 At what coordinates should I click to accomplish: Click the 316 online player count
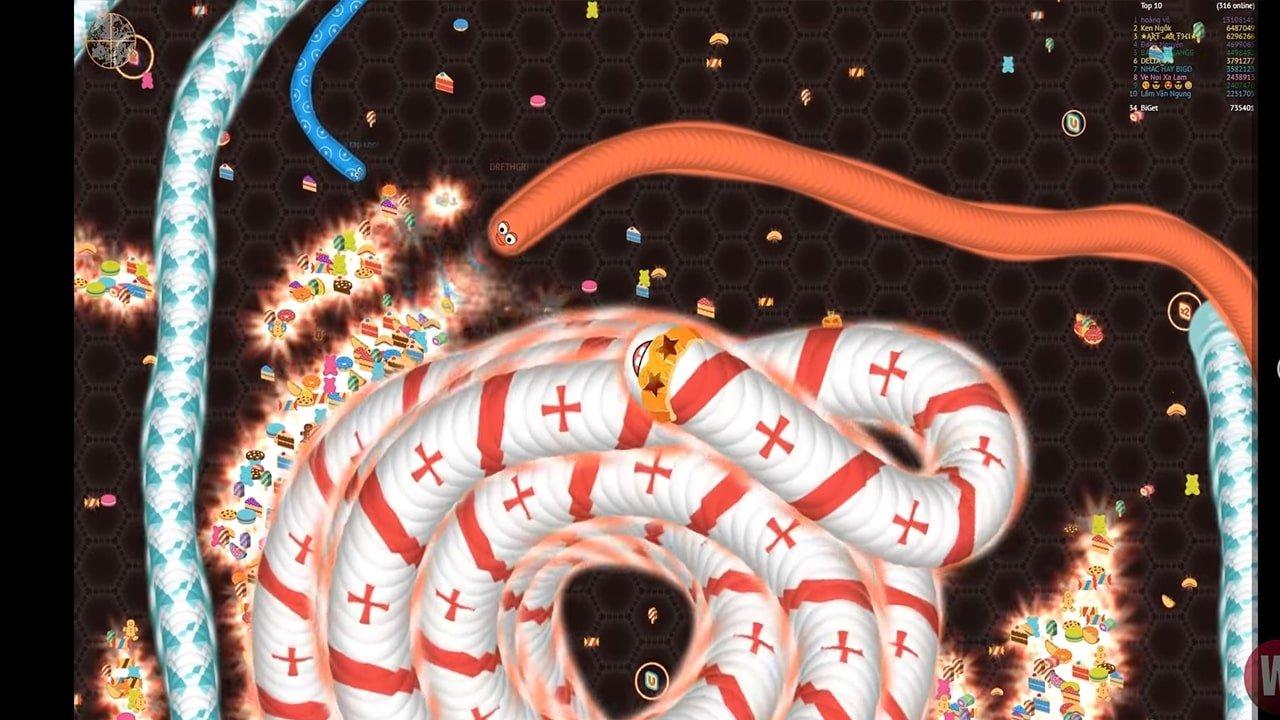click(1236, 7)
